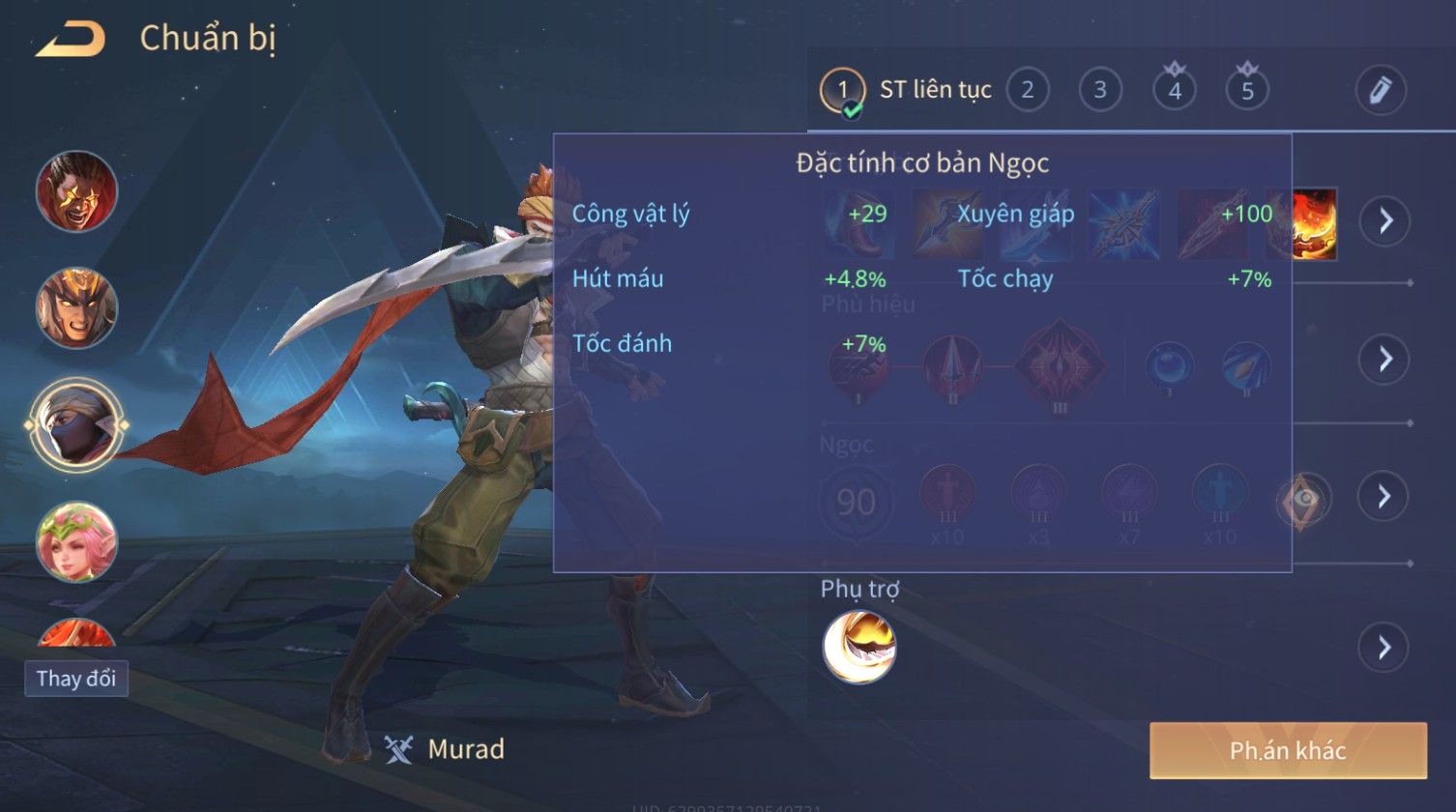Choose build preset 5

[1247, 91]
